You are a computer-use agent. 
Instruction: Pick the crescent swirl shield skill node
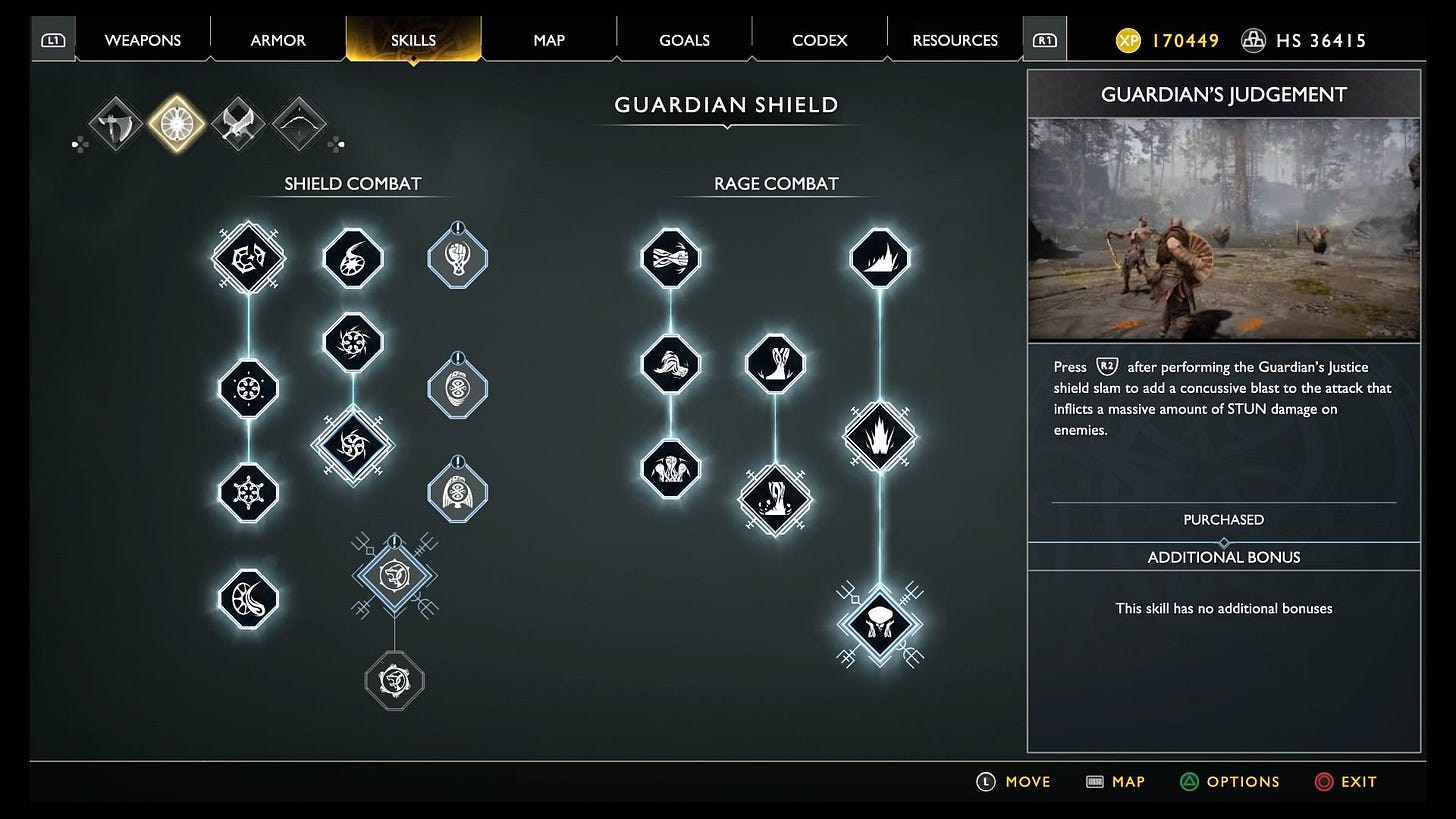point(248,599)
